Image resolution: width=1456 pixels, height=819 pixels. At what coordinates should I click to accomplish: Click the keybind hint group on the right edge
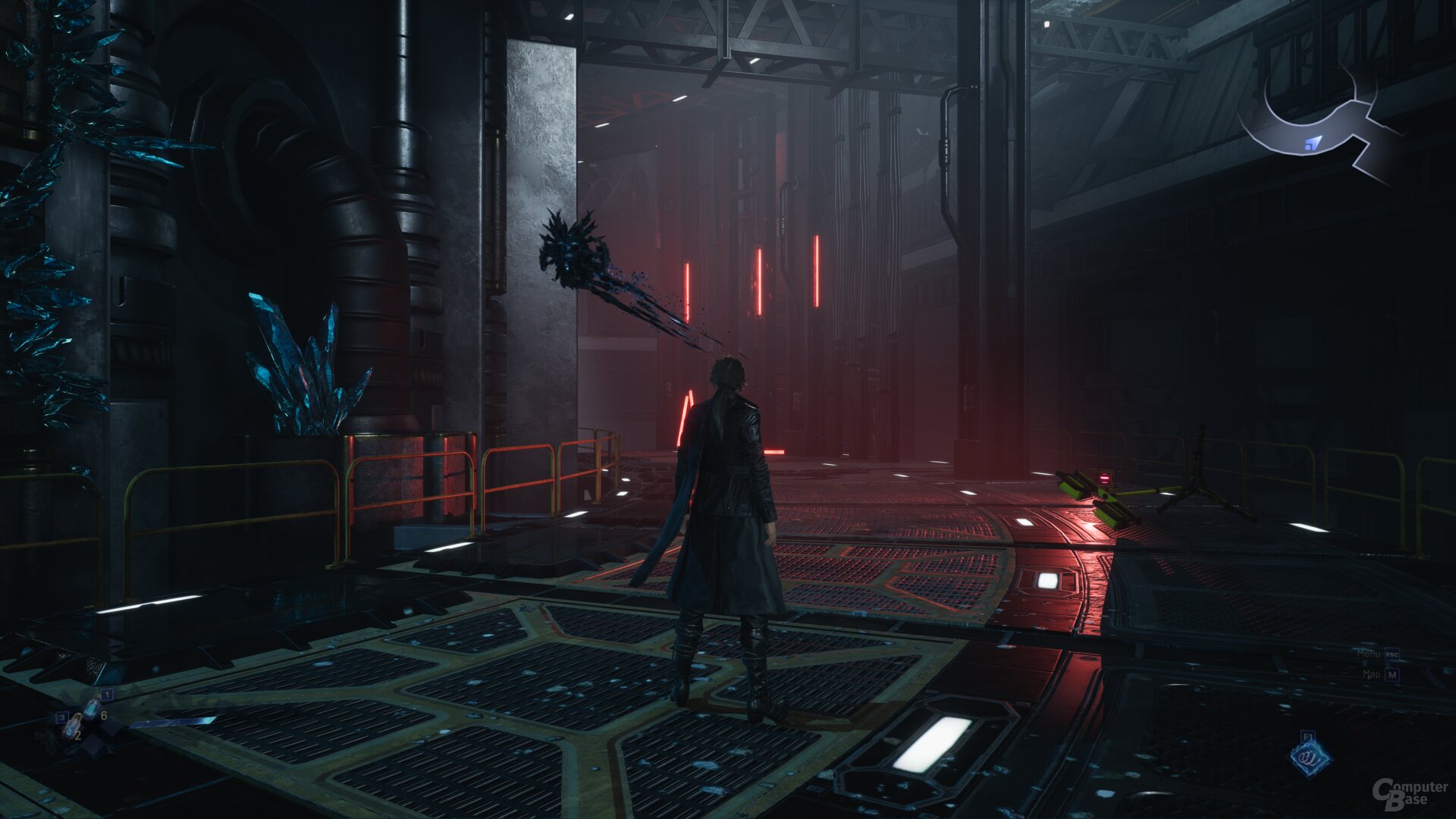coord(1380,664)
